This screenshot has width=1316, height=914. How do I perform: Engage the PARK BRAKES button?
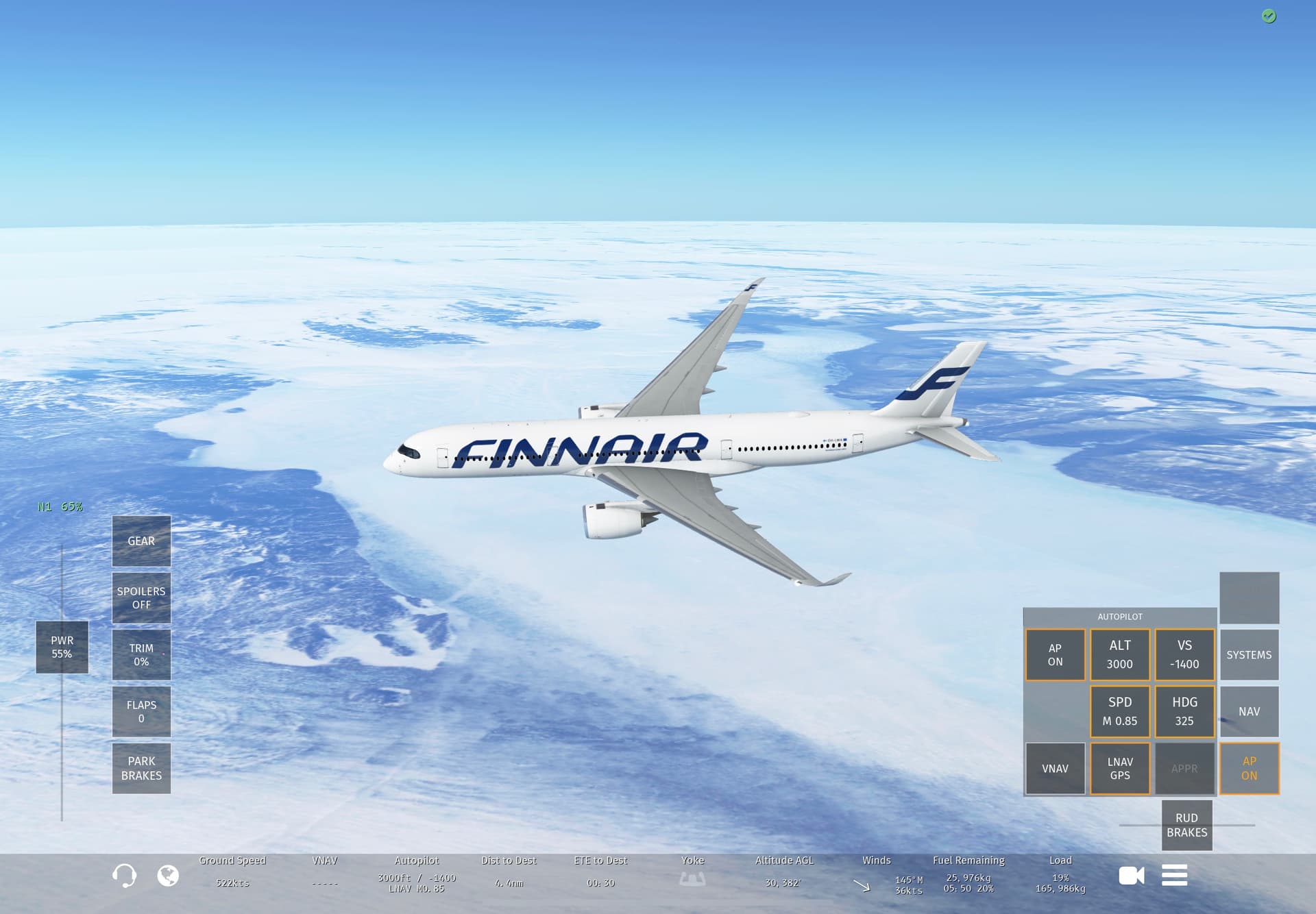click(141, 769)
